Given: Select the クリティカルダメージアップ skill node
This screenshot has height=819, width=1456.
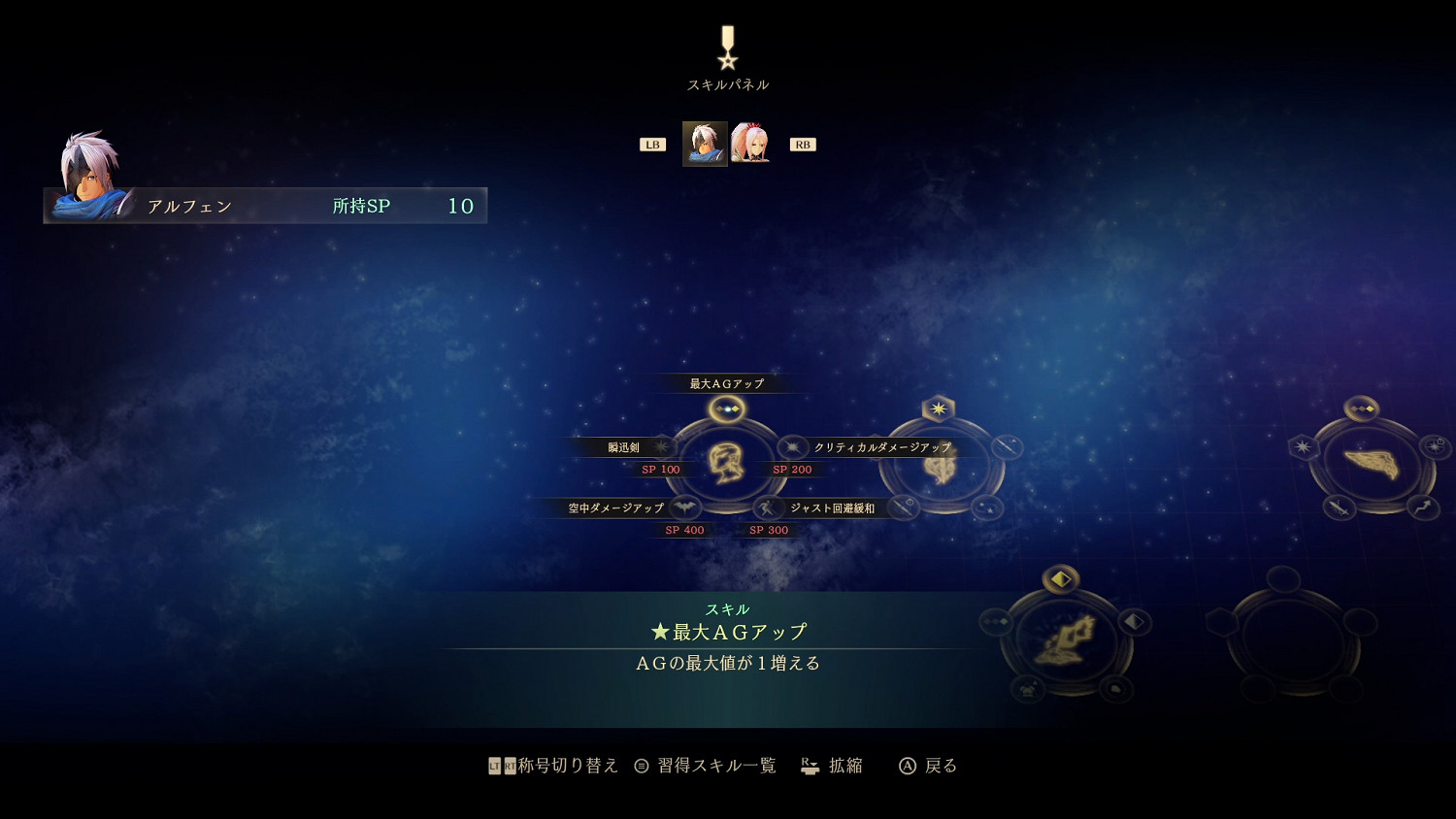Looking at the screenshot, I should (793, 447).
